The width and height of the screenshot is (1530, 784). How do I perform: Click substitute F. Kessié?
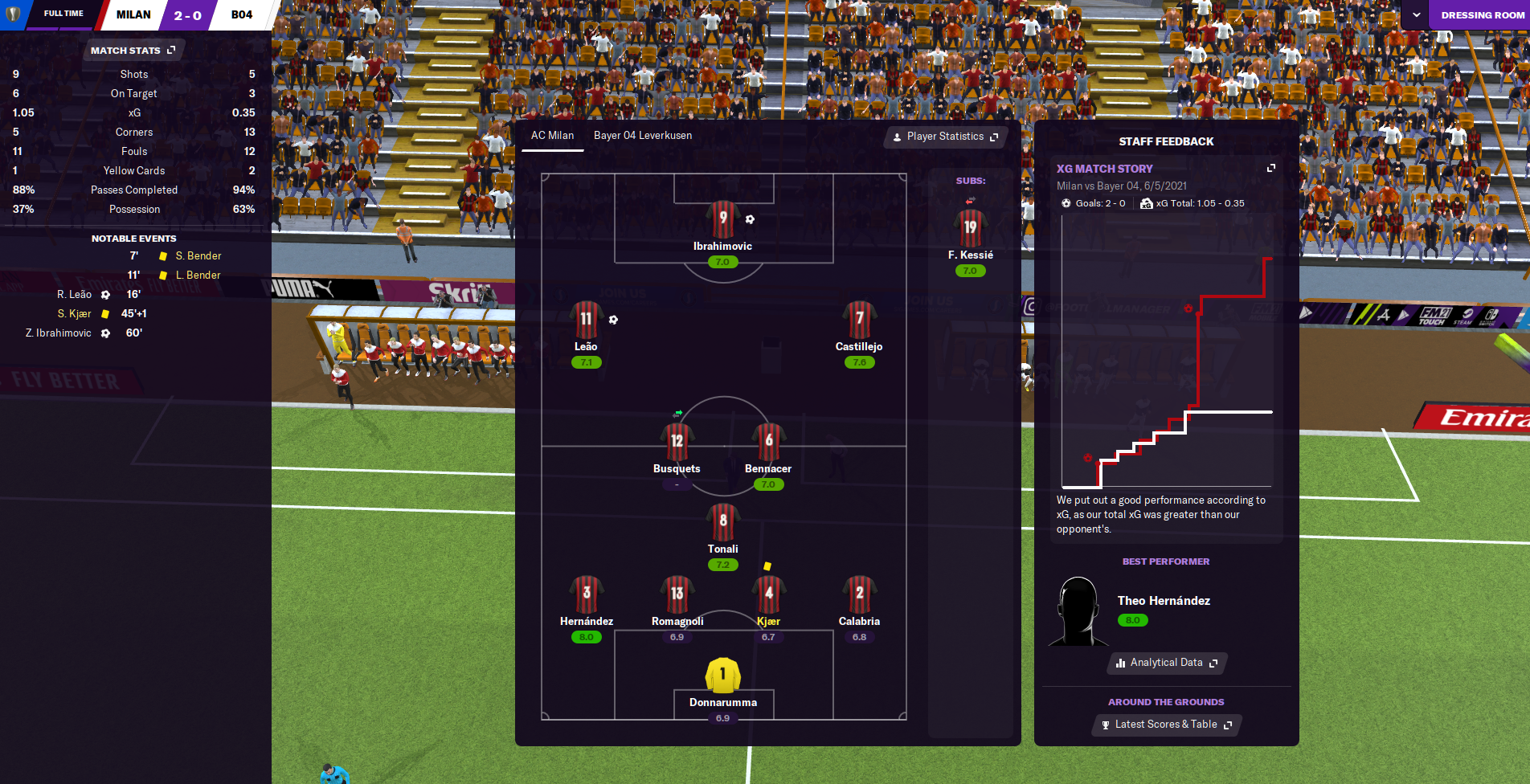click(970, 230)
